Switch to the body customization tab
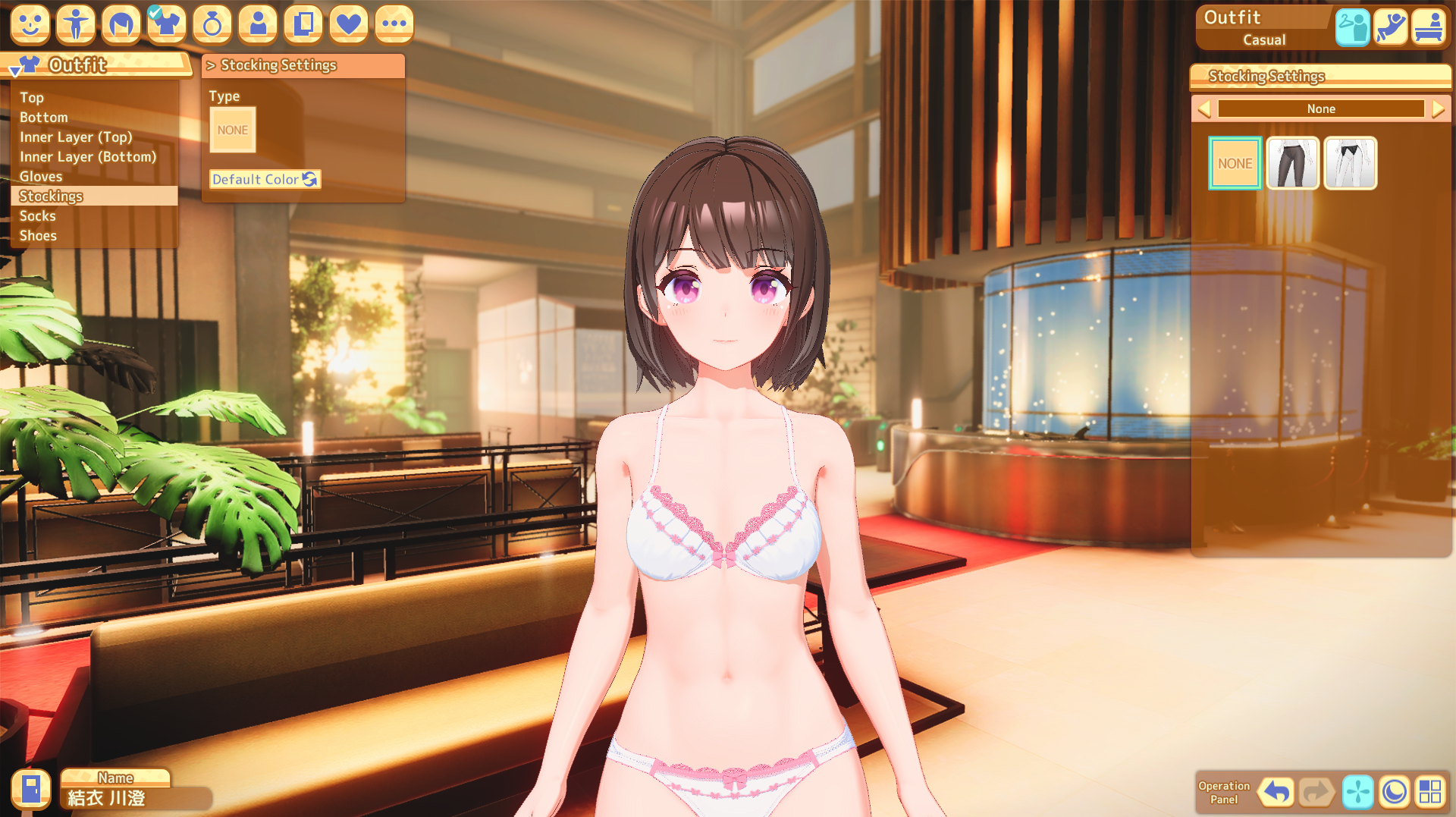 click(x=76, y=24)
